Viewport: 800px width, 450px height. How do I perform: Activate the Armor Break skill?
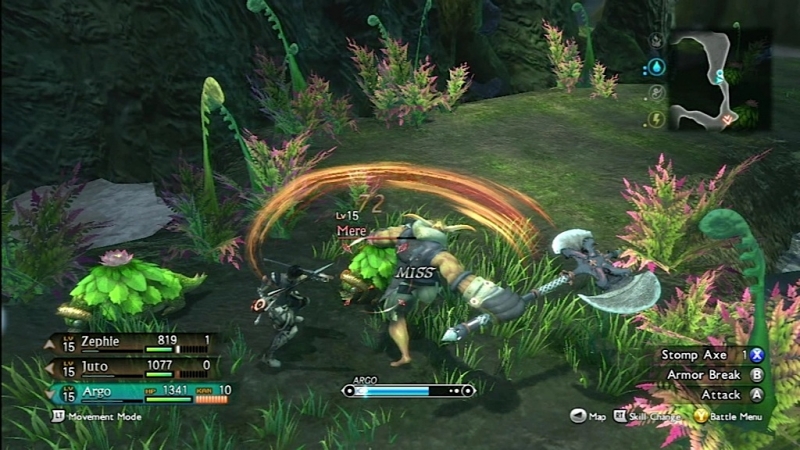(711, 375)
